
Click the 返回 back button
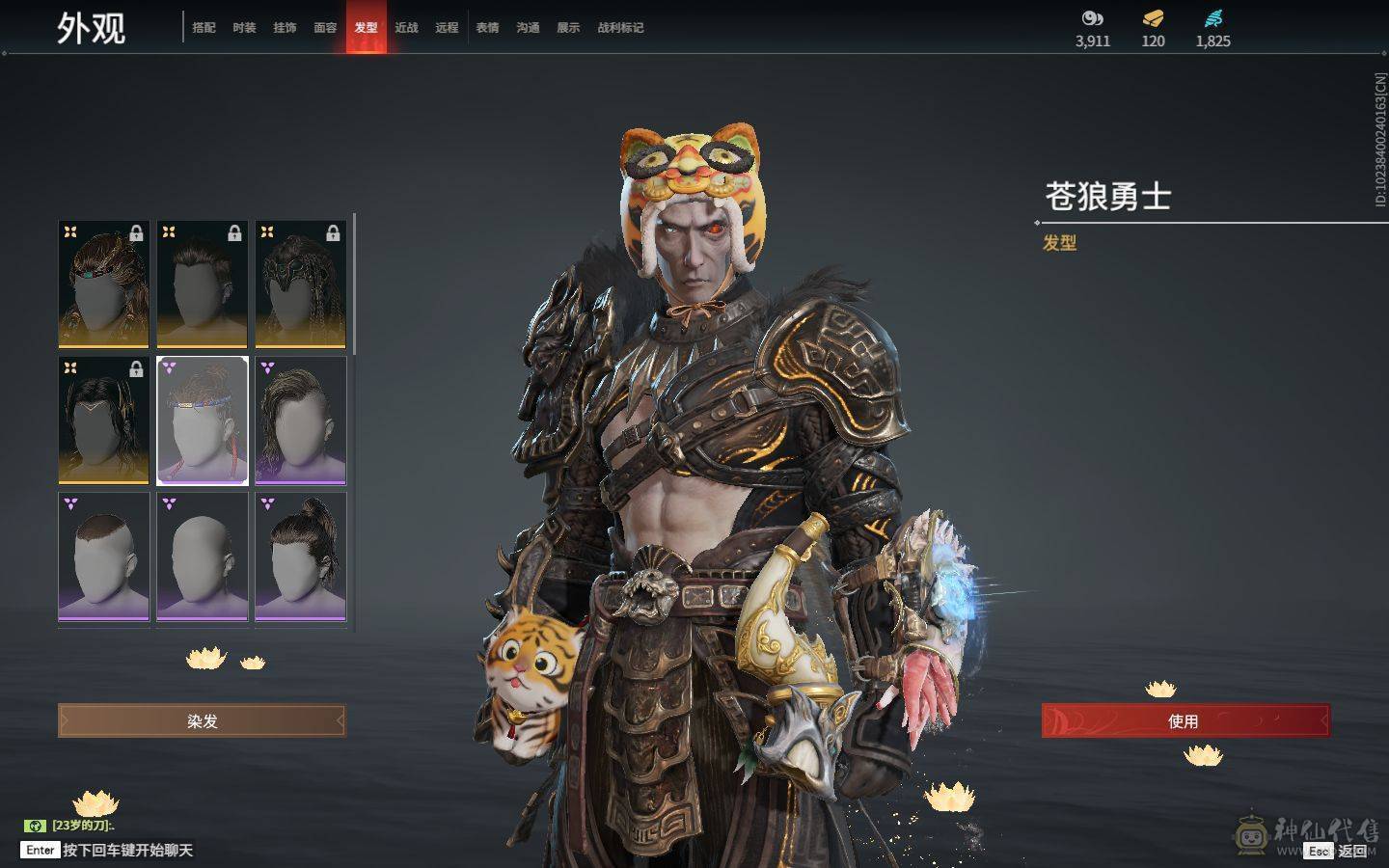tap(1351, 851)
